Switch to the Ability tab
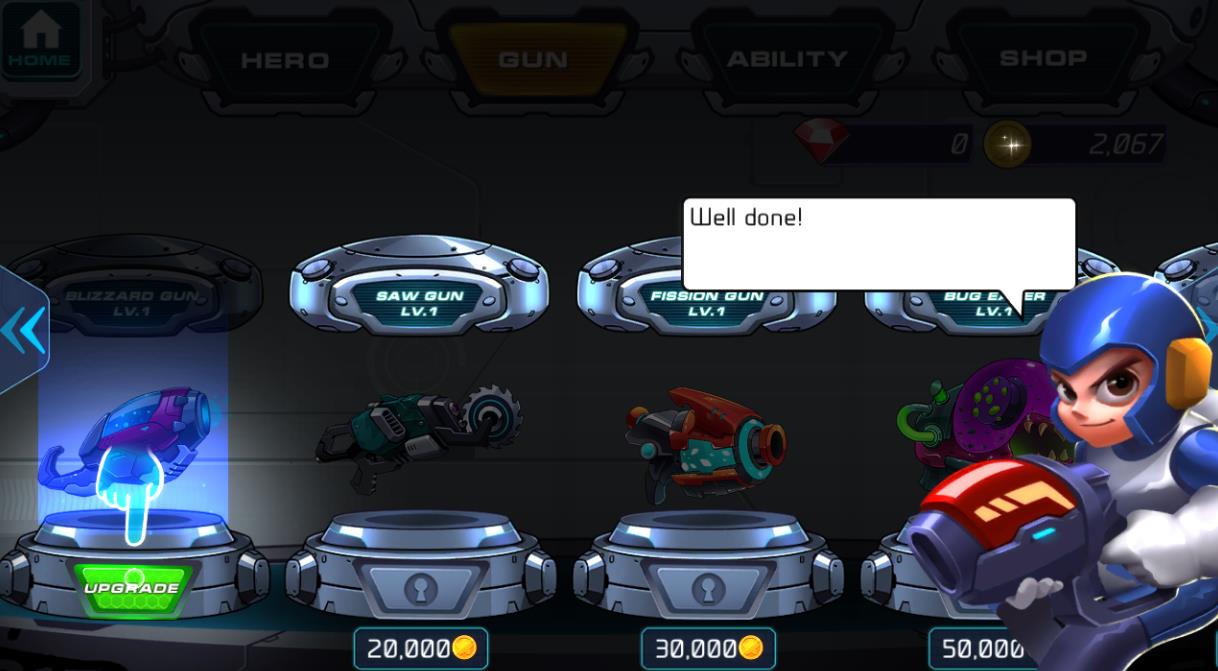 [x=787, y=60]
